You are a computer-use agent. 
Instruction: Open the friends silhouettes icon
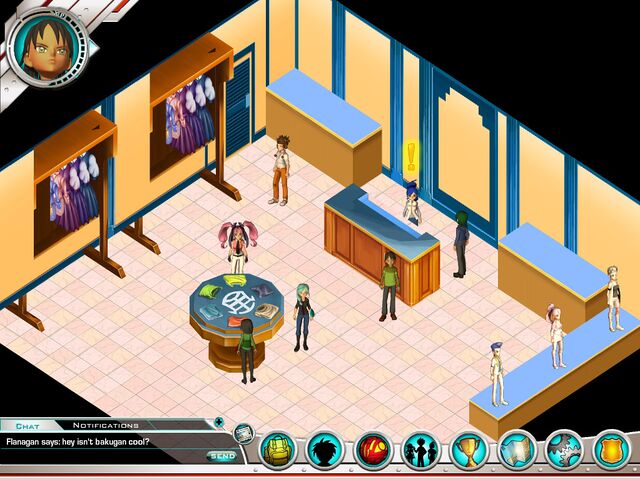(x=420, y=450)
